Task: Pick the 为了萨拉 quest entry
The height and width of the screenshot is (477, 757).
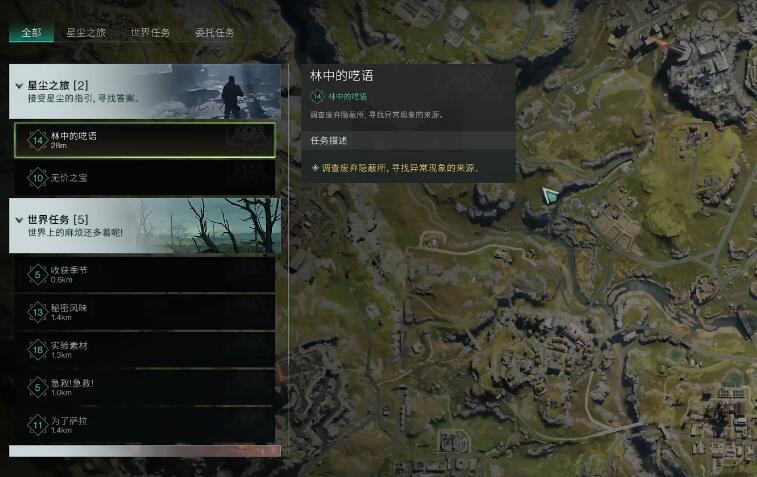Action: (145, 424)
